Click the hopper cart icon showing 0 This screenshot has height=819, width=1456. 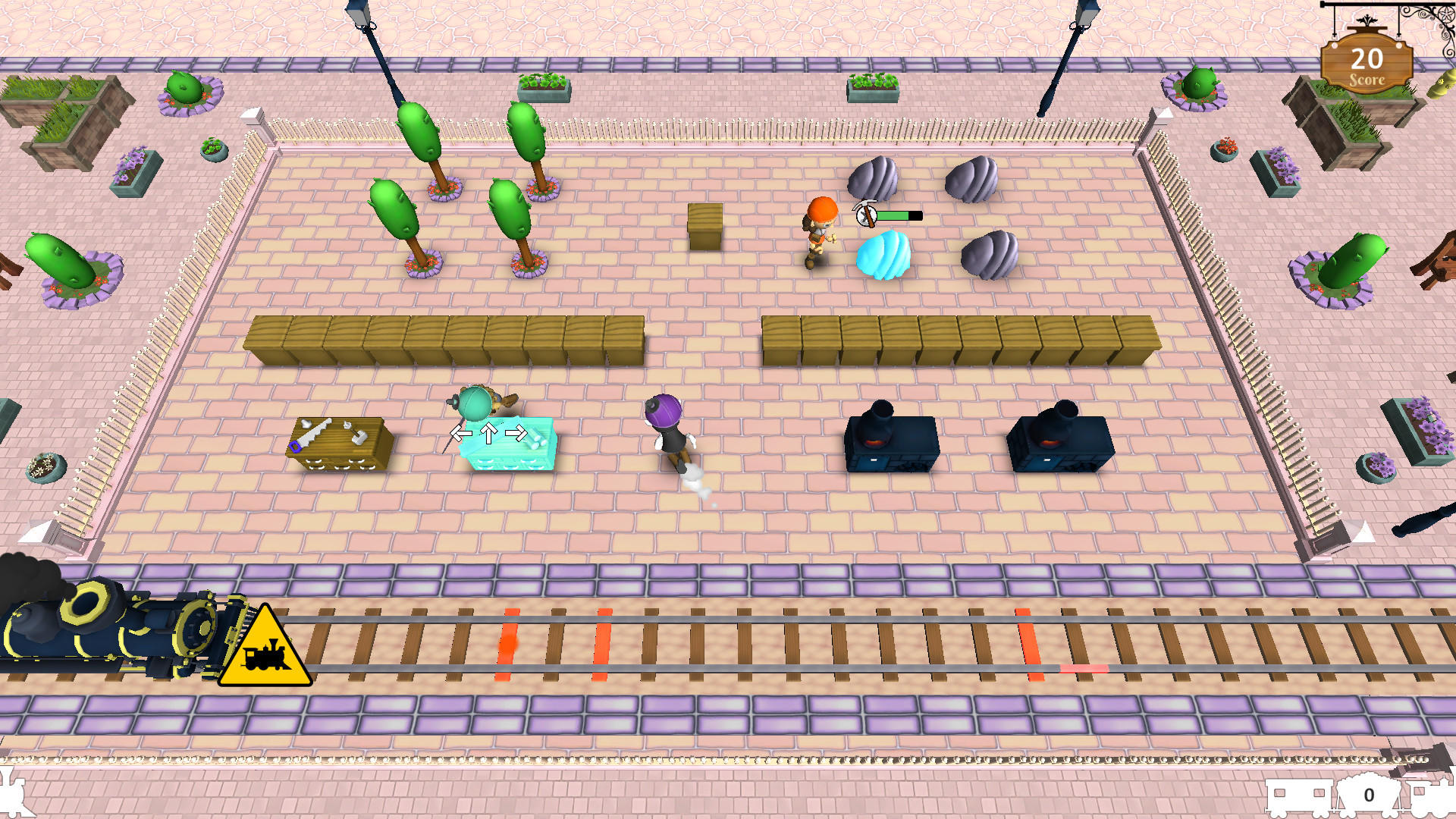(1368, 795)
